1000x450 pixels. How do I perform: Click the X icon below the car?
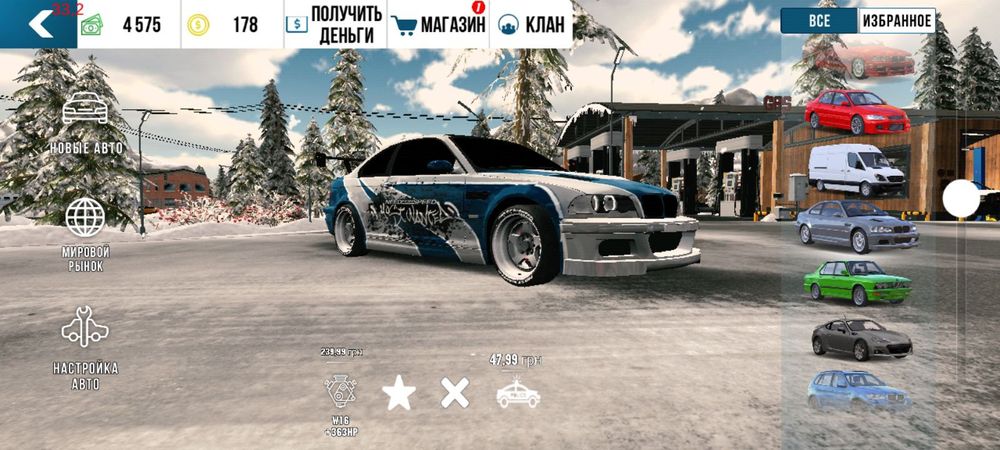click(455, 393)
